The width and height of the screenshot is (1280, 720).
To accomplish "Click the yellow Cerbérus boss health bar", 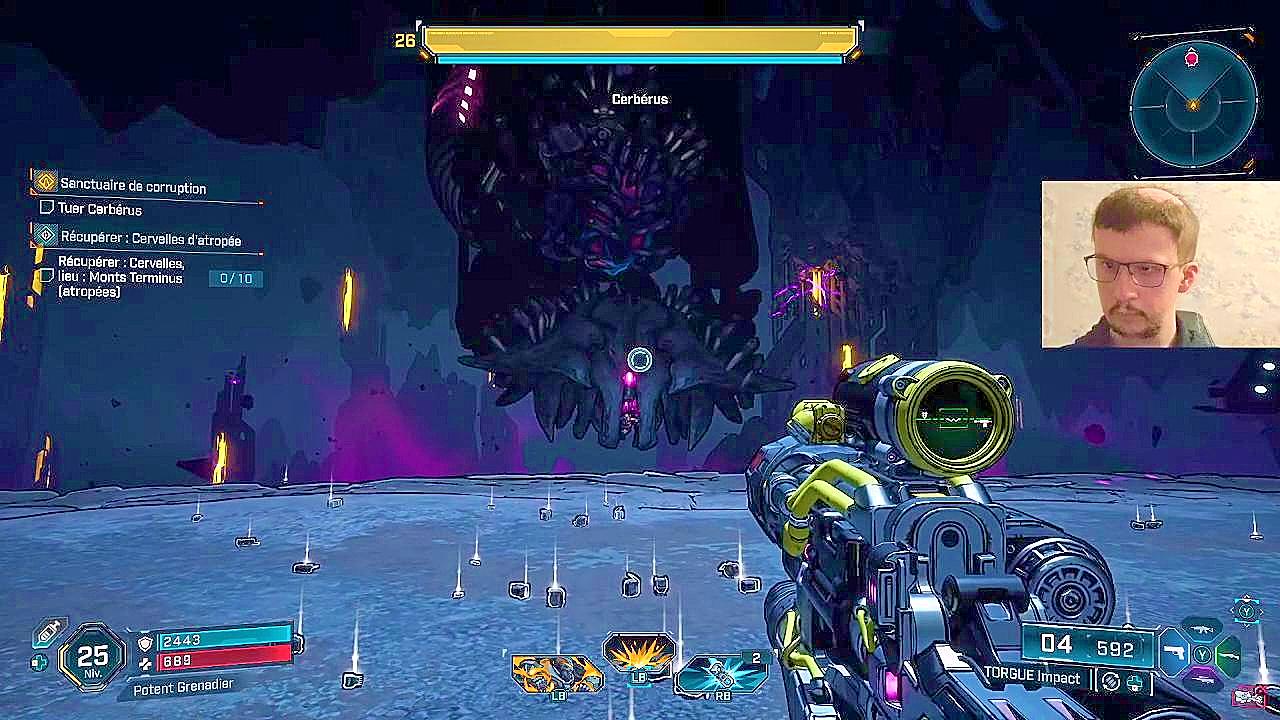I will (640, 38).
